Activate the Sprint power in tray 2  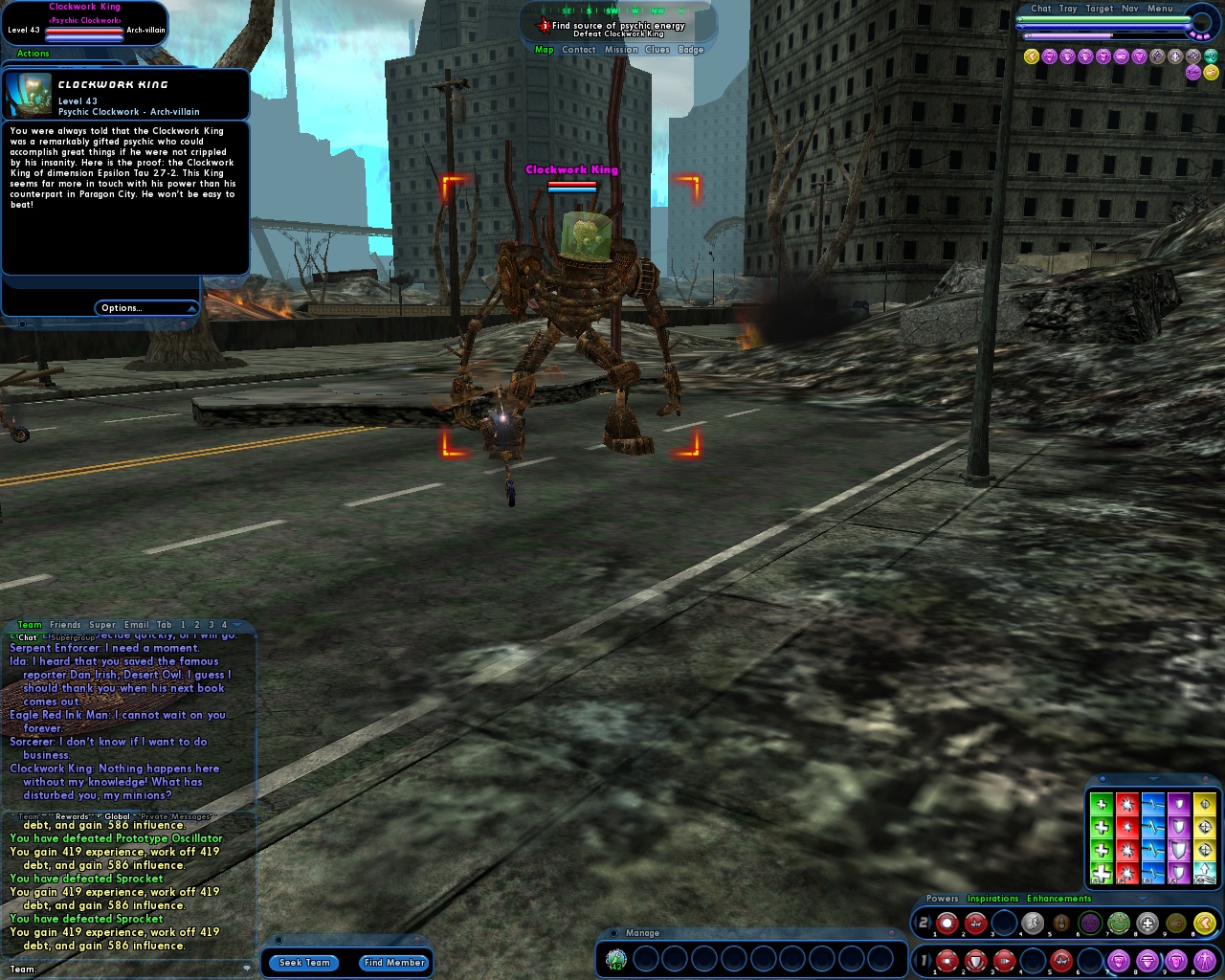tap(1033, 922)
